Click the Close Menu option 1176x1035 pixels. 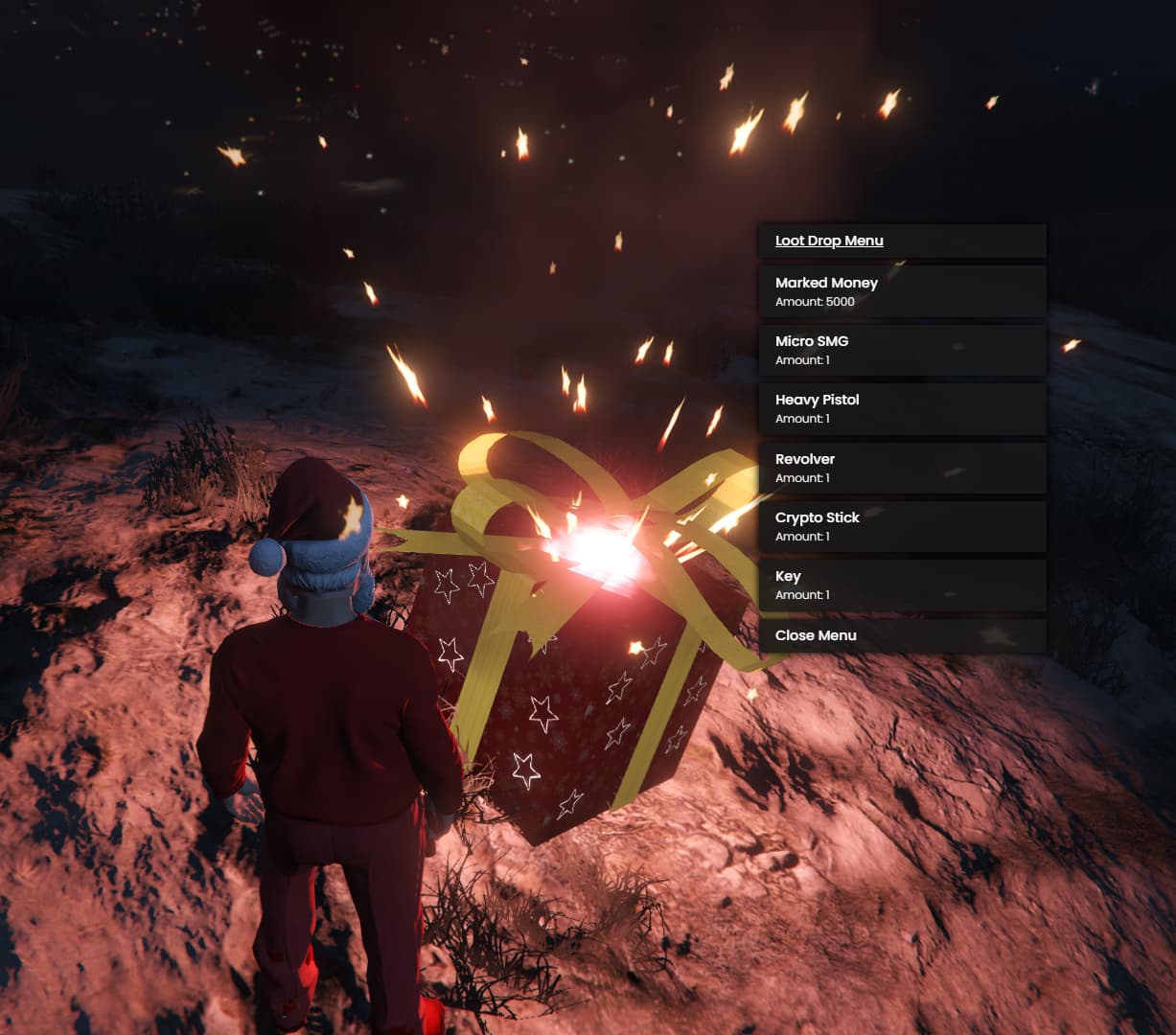tap(901, 635)
